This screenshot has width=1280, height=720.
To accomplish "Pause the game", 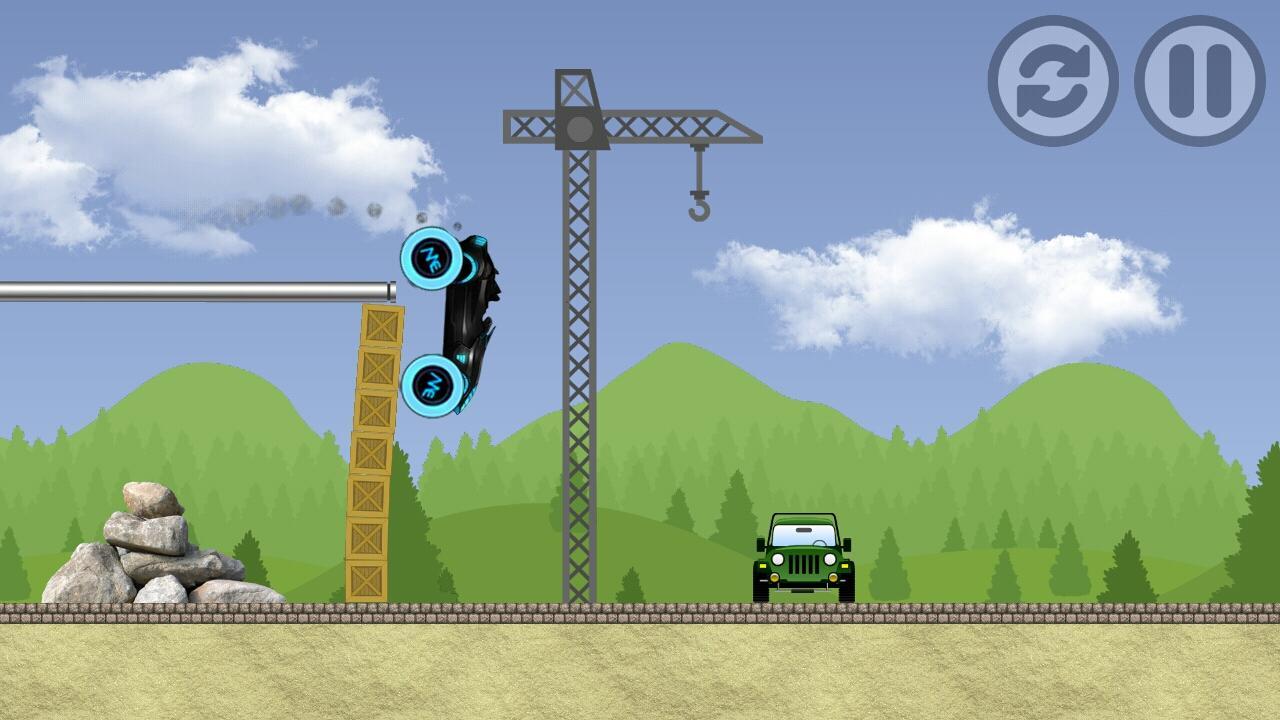I will [x=1200, y=81].
